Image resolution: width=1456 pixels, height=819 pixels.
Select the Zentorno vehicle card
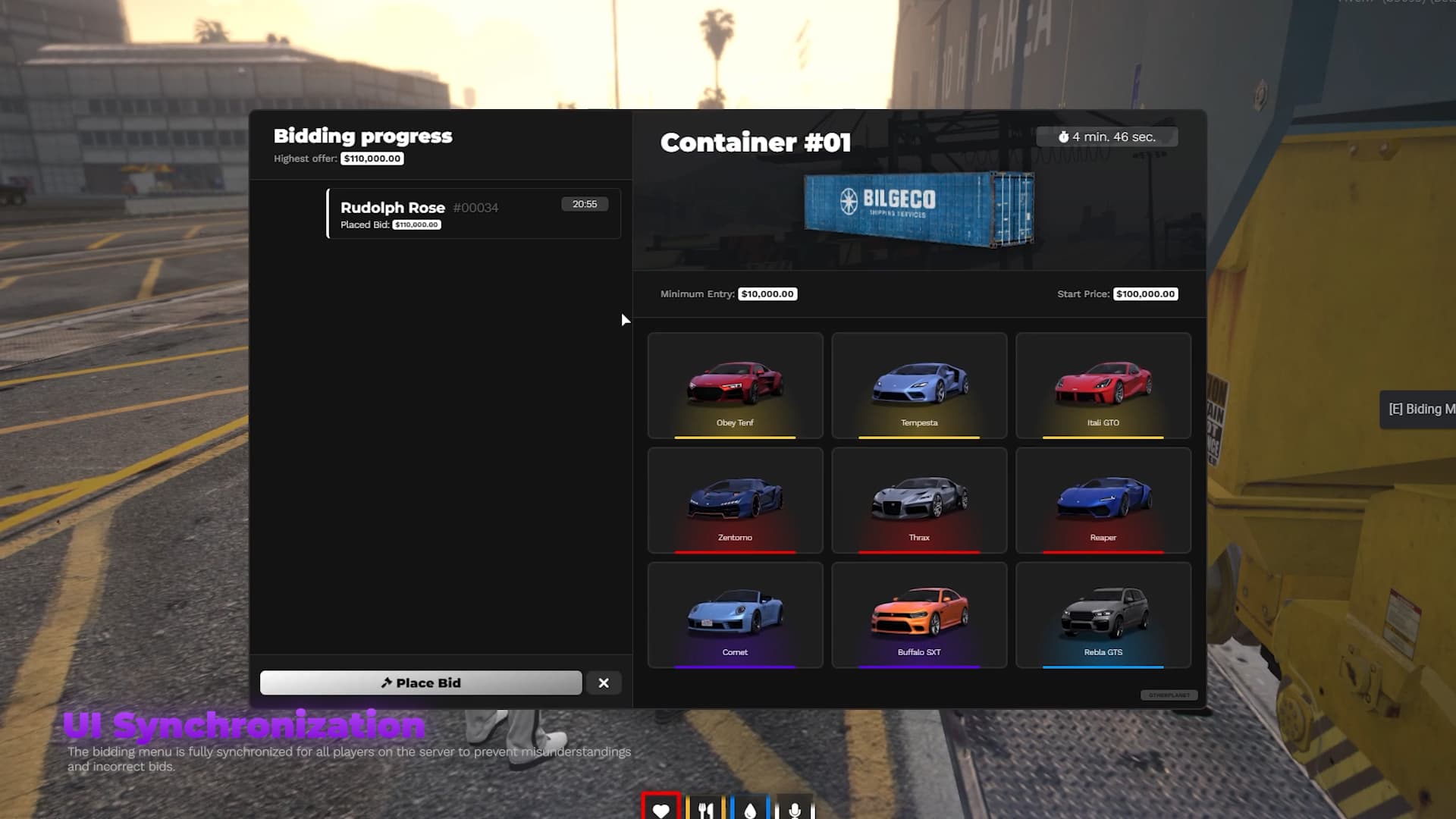point(734,500)
